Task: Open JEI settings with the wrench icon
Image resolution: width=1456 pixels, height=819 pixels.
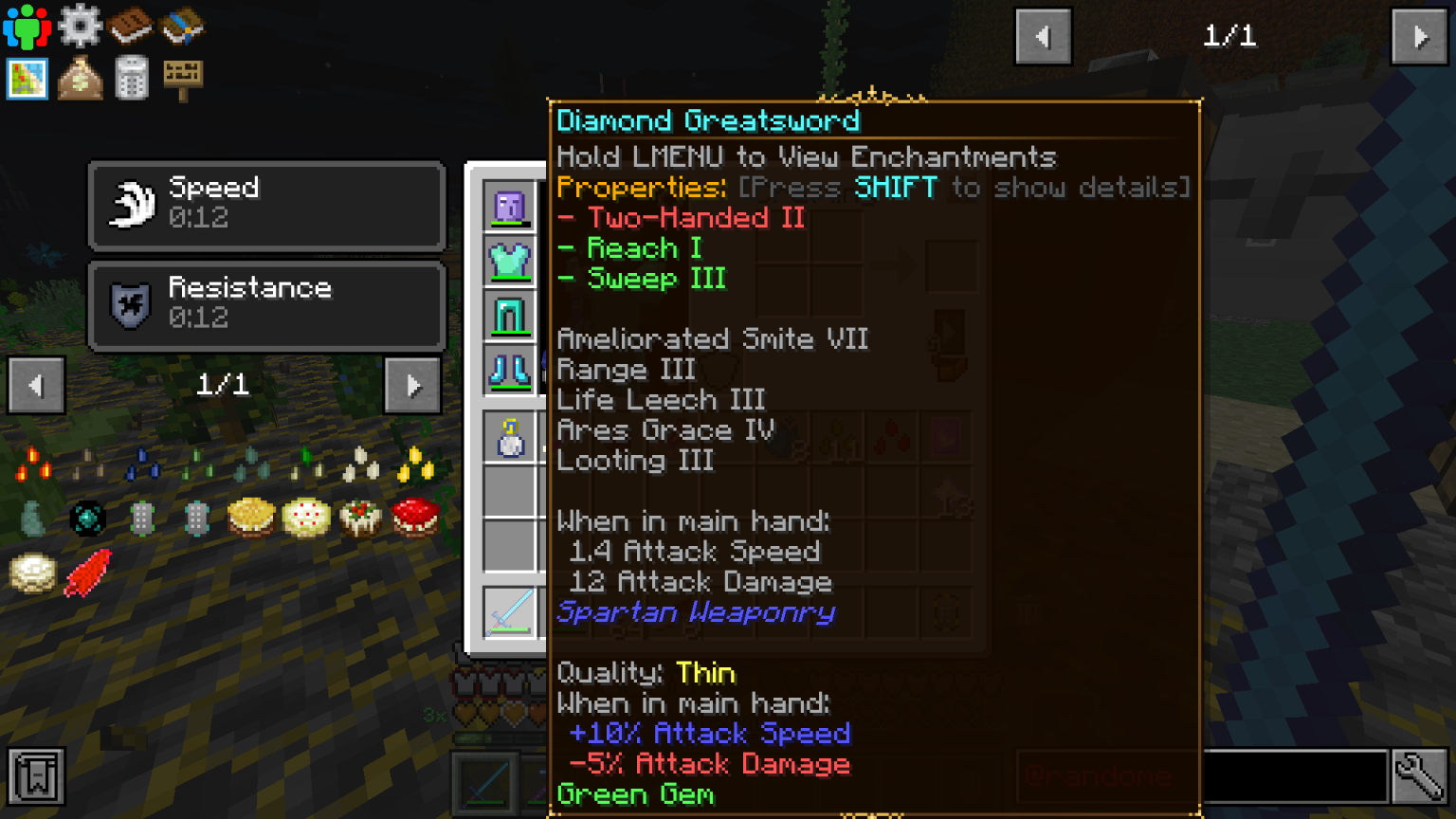Action: point(1421,776)
